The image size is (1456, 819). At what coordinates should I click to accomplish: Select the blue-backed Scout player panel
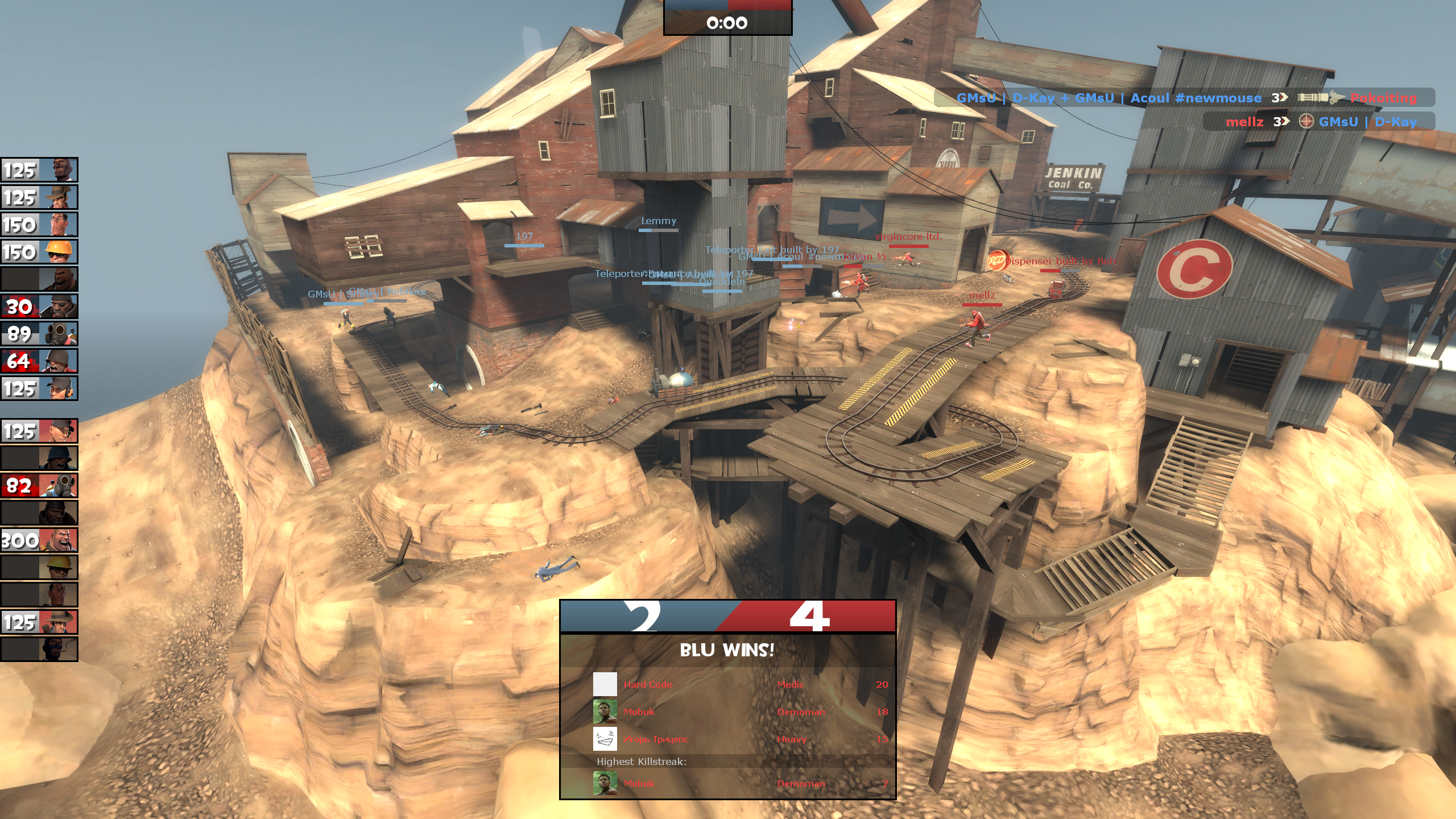[39, 388]
